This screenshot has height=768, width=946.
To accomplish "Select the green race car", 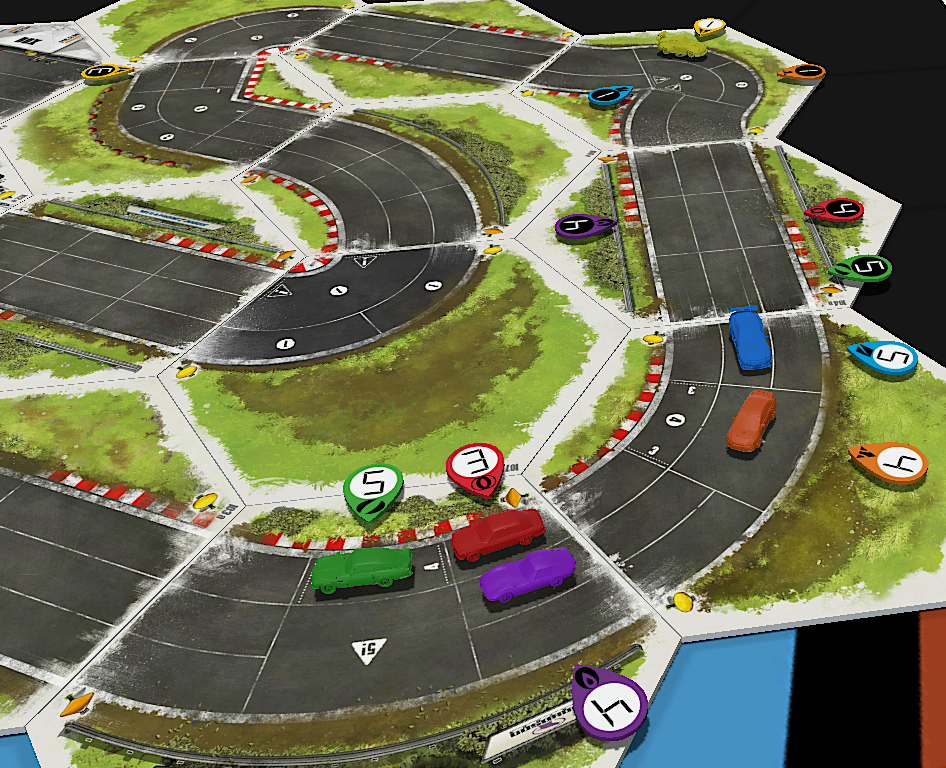I will 362,570.
